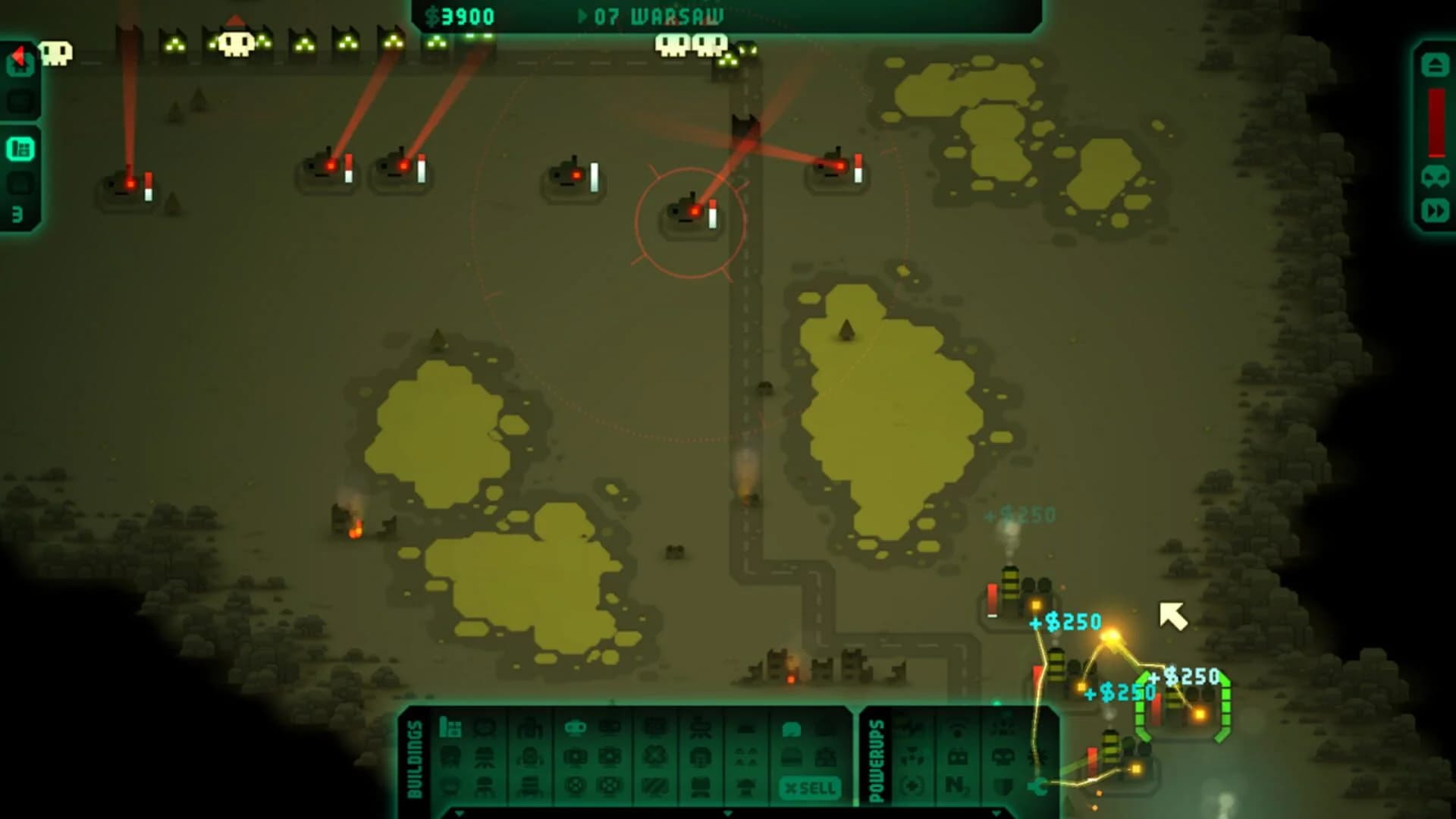Activate the shield powerup icon
The width and height of the screenshot is (1456, 819).
click(1003, 786)
